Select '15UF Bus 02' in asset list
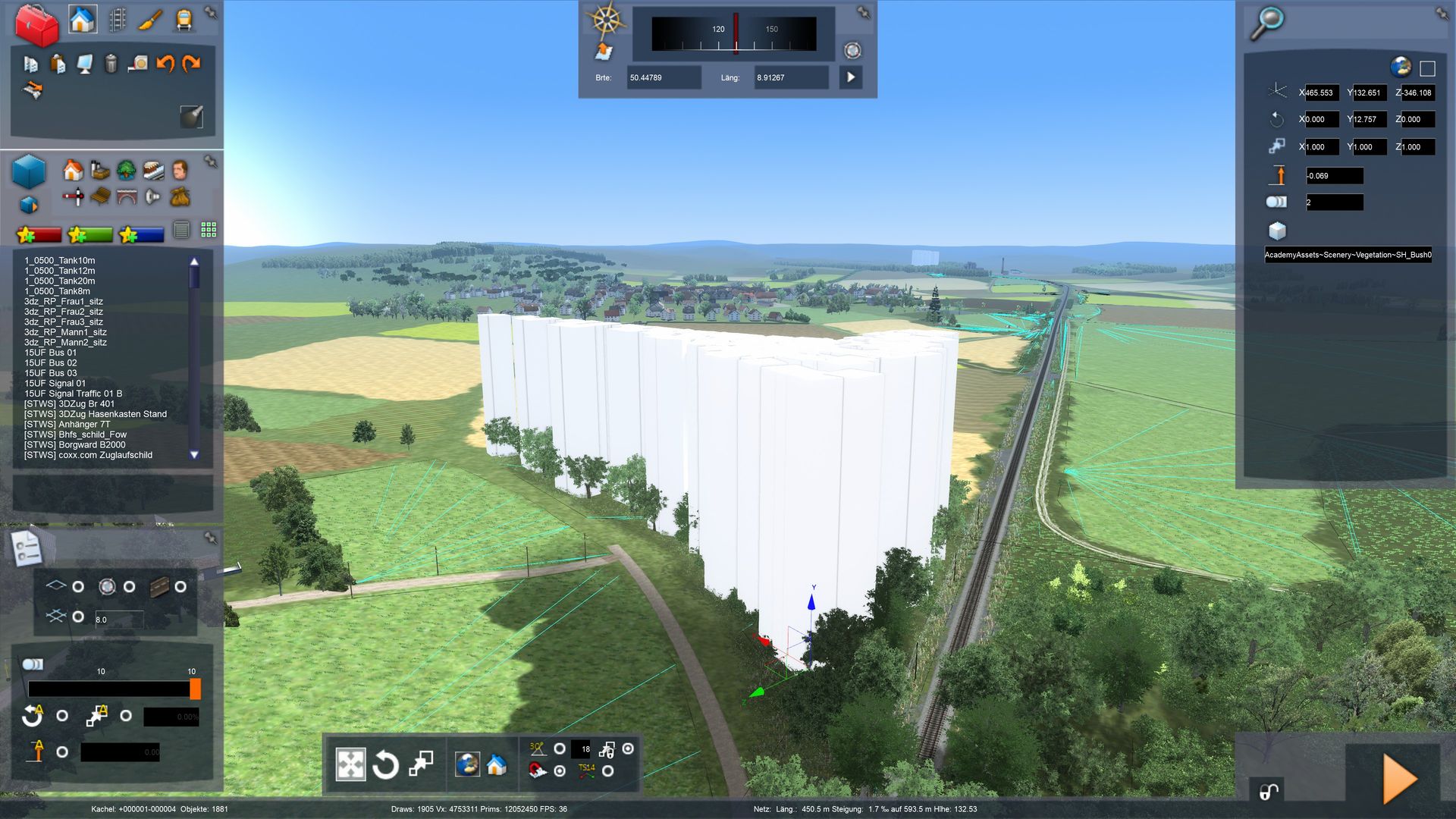 pos(51,363)
